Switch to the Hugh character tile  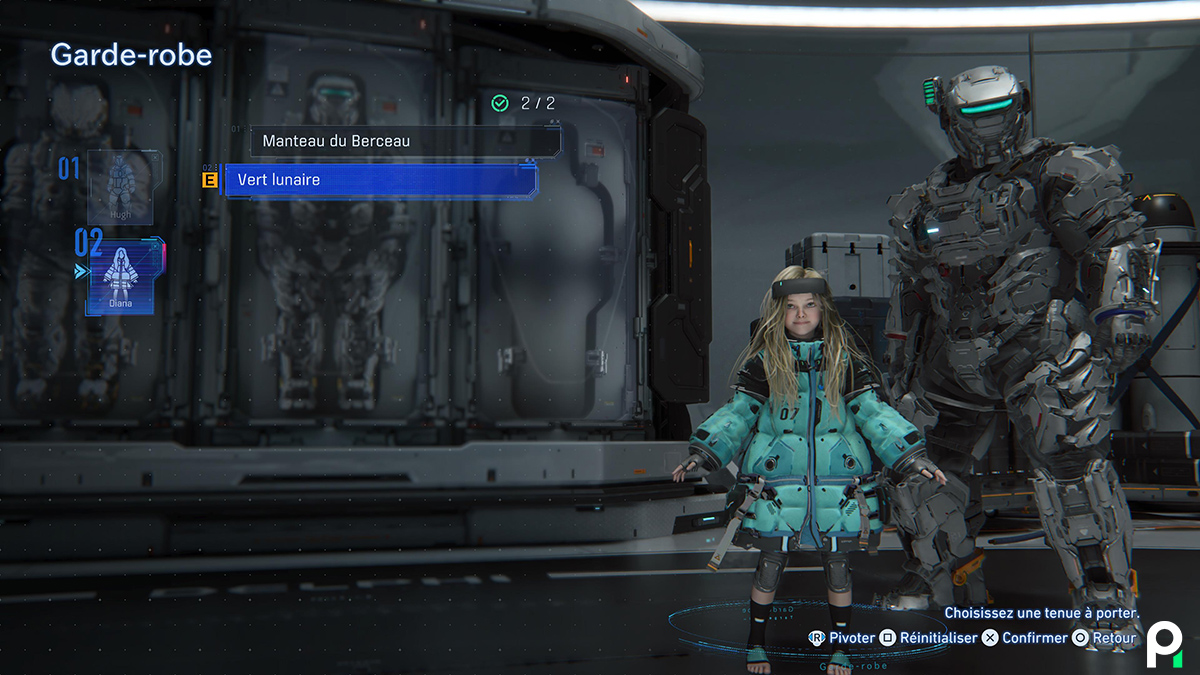click(x=120, y=187)
